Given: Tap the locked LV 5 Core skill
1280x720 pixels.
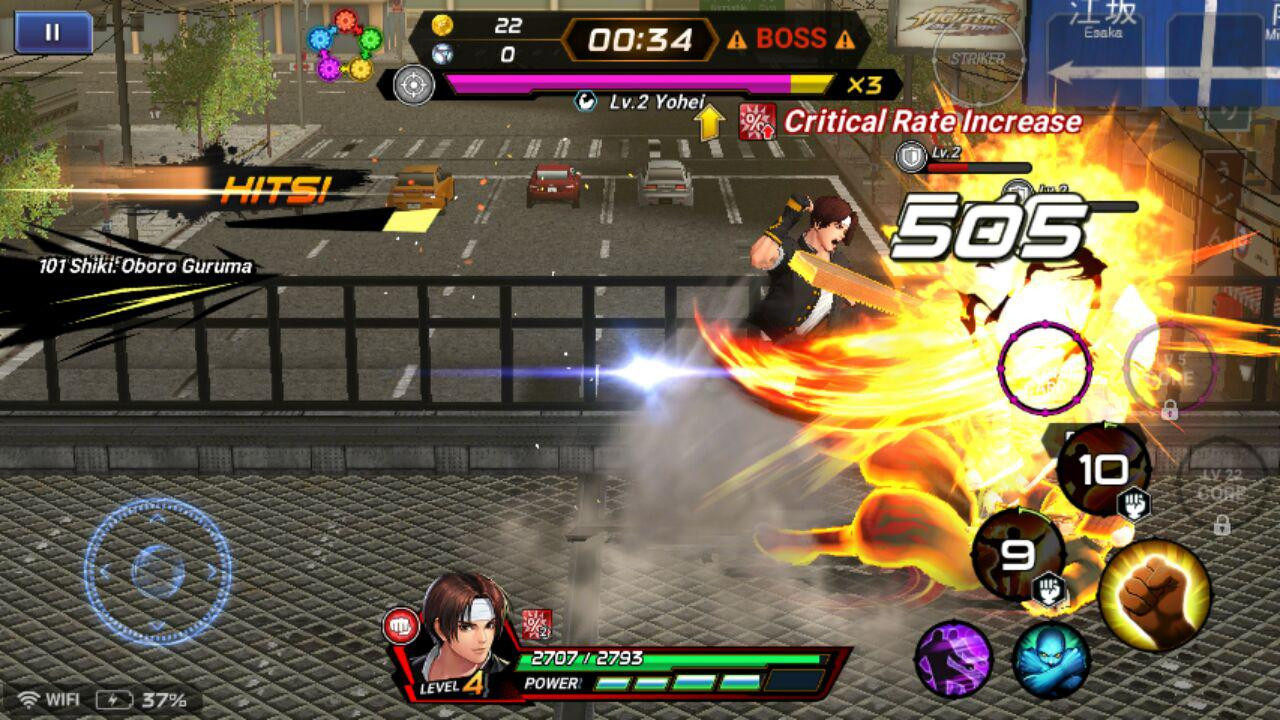Looking at the screenshot, I should point(1170,368).
